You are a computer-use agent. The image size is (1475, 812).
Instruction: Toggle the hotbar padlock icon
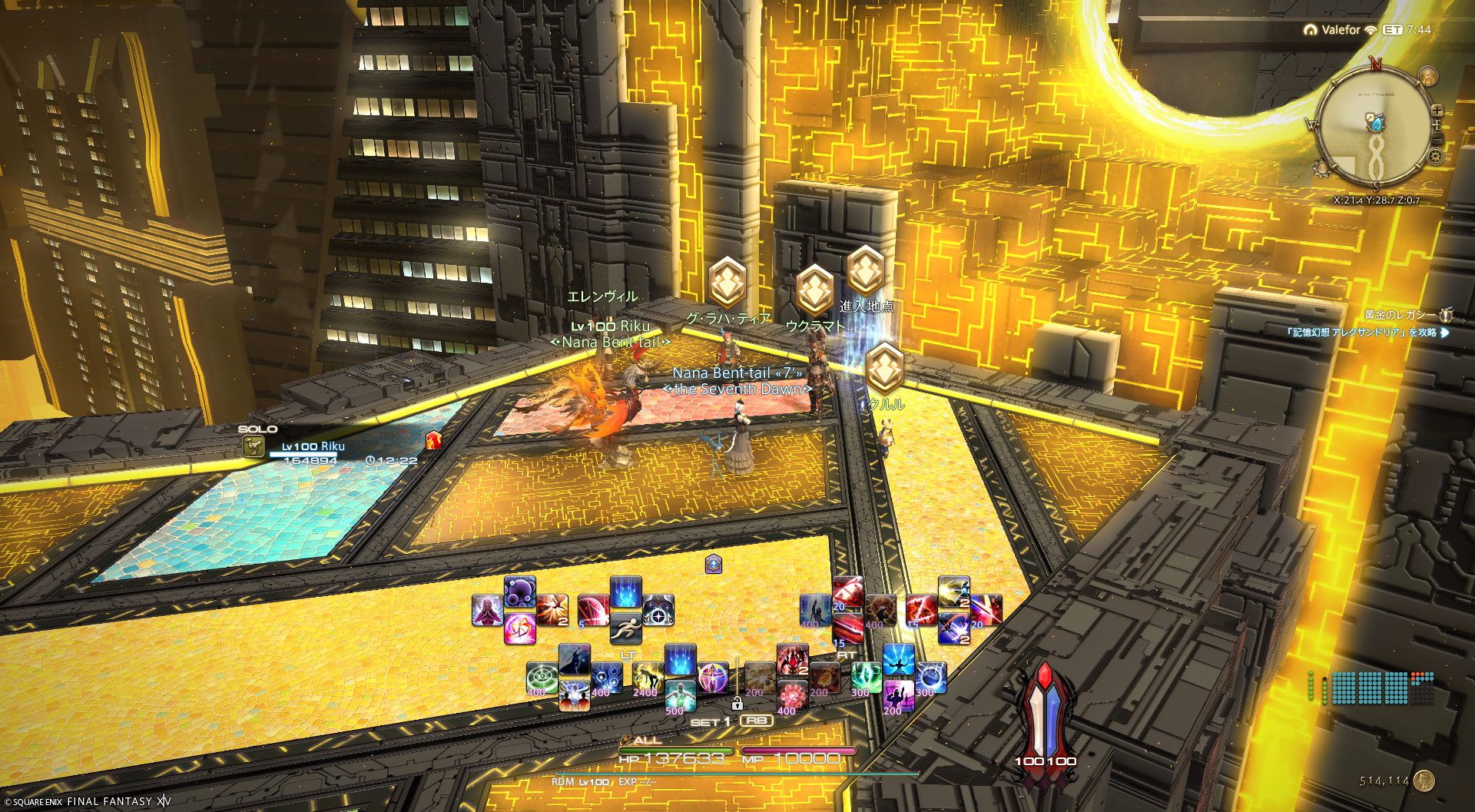(x=737, y=702)
